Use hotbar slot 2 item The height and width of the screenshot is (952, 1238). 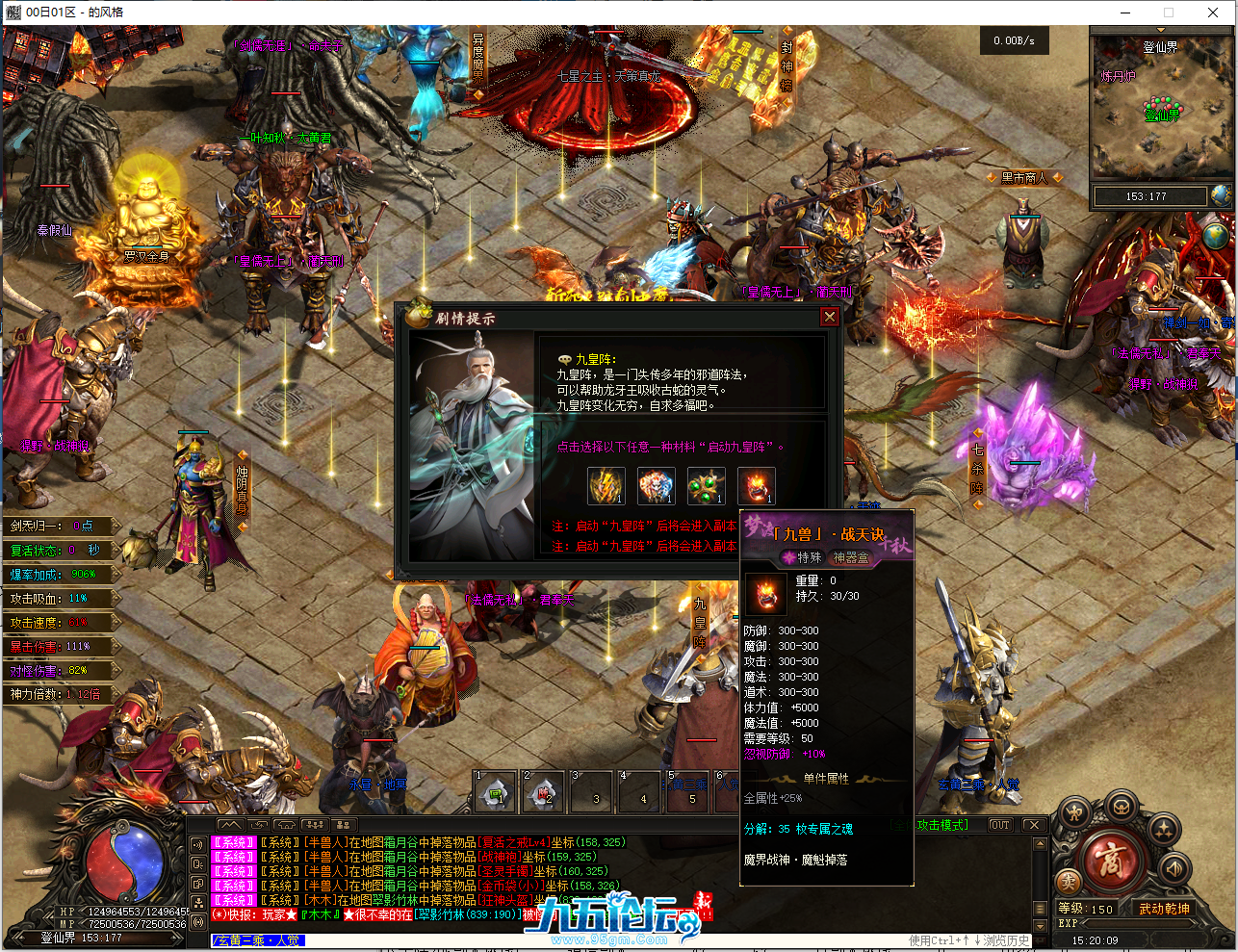[x=544, y=792]
